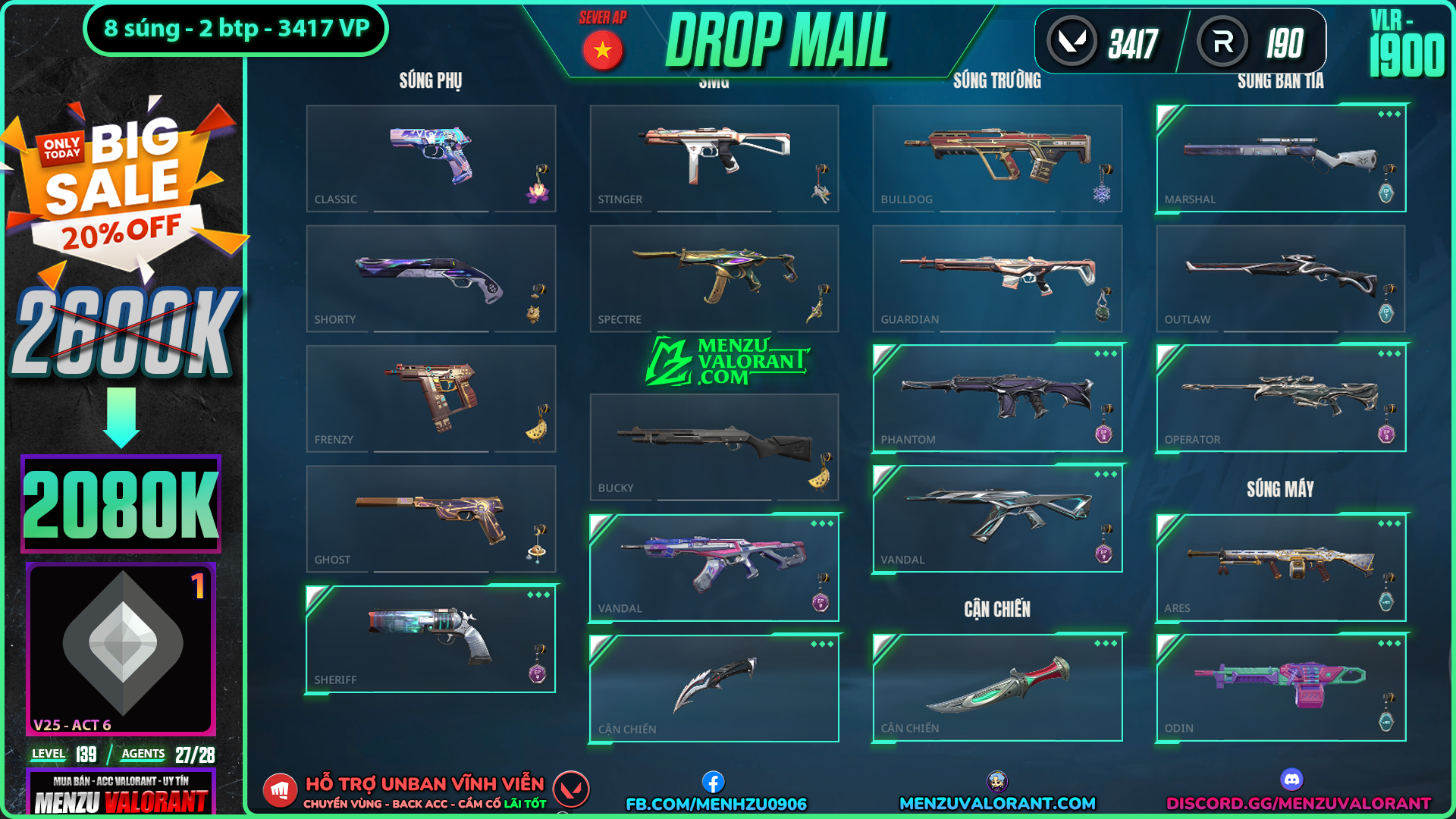
Task: Open the Sheriff revolver slot
Action: (x=431, y=639)
